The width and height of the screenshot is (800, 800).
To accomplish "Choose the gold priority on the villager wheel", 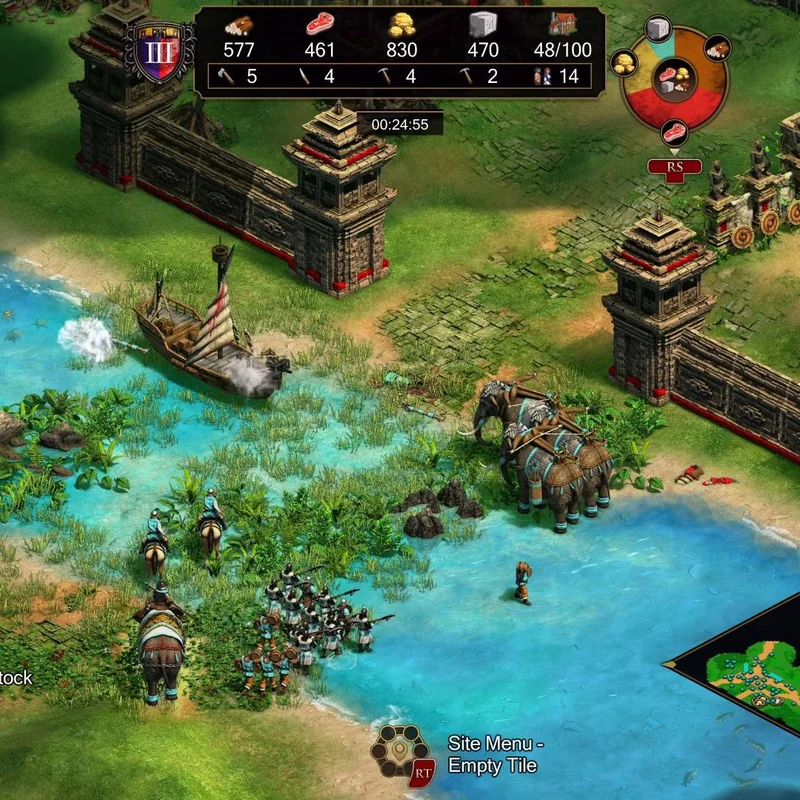I will (x=623, y=65).
